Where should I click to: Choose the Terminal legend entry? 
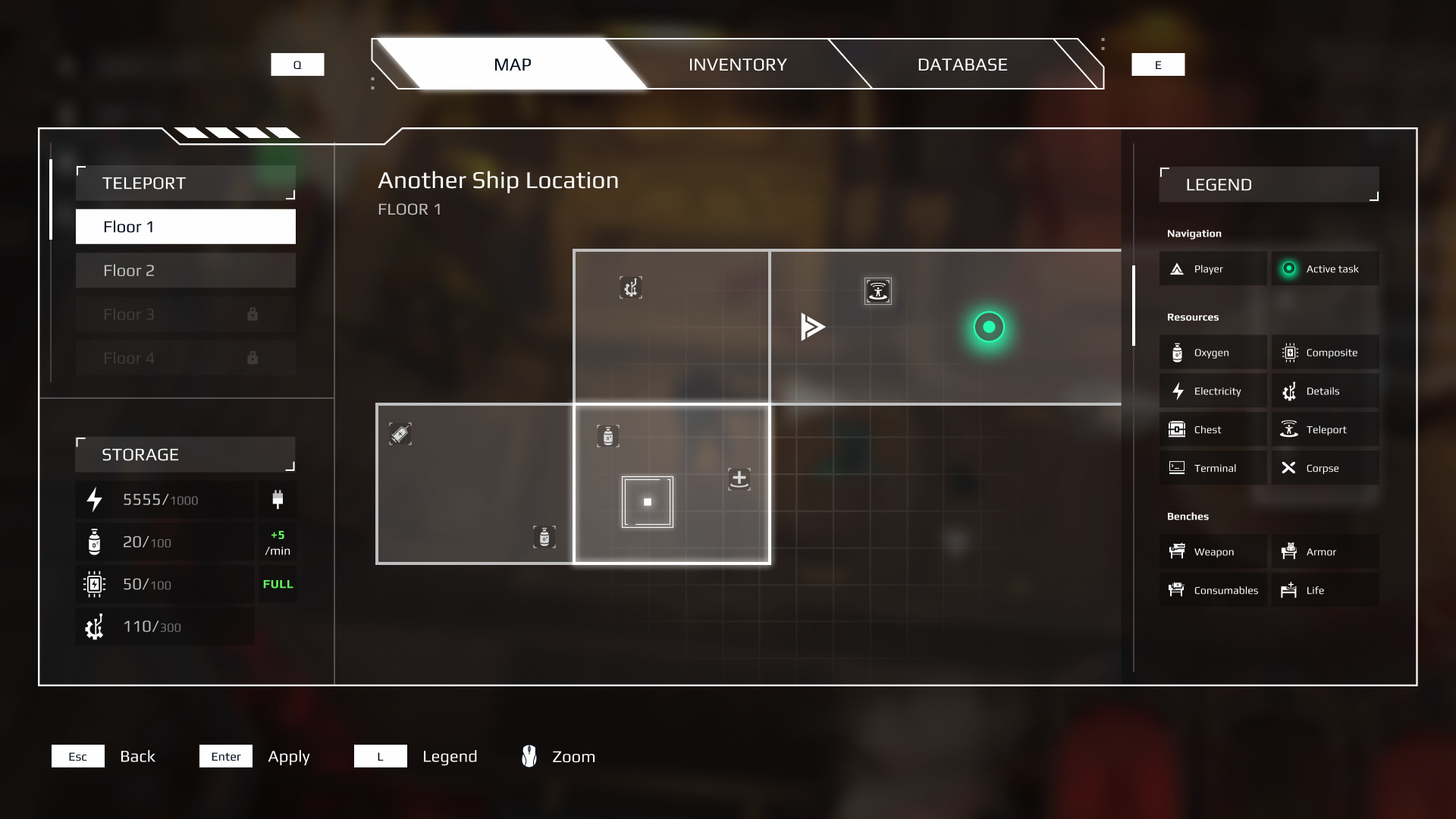pyautogui.click(x=1212, y=469)
